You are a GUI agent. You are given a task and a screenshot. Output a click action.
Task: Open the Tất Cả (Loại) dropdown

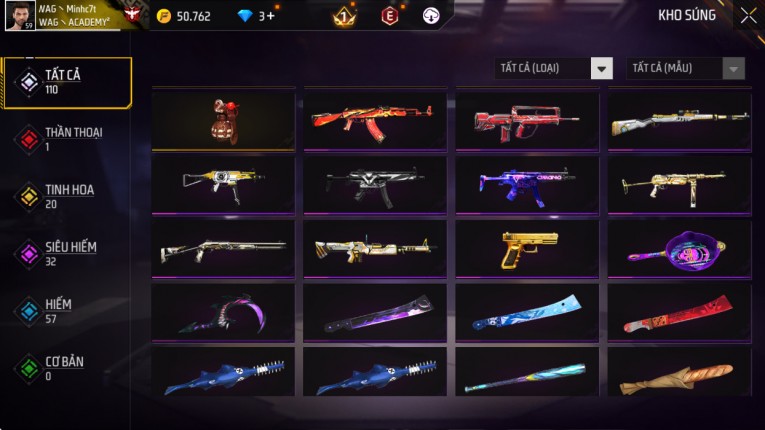tap(554, 68)
